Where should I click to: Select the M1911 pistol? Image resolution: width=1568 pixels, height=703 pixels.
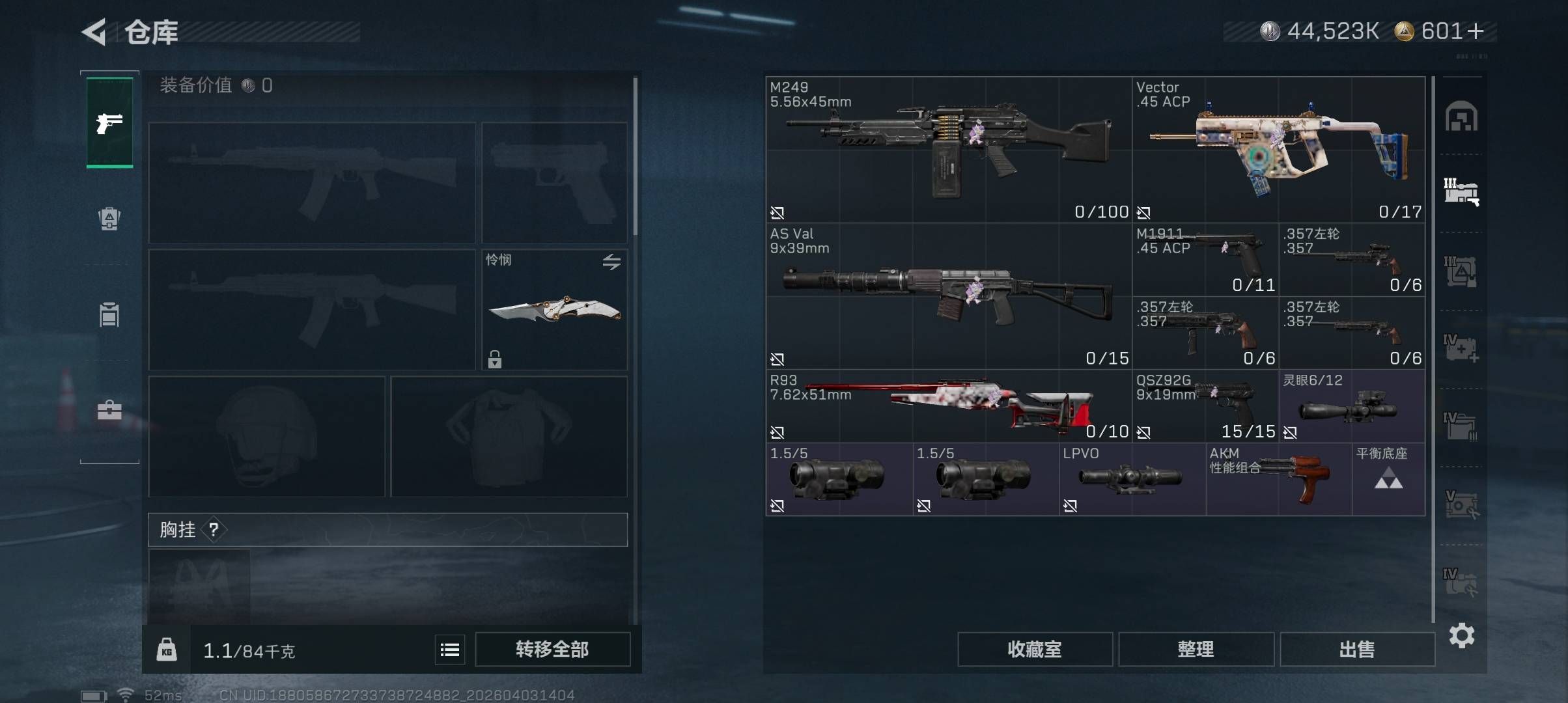tap(1205, 260)
